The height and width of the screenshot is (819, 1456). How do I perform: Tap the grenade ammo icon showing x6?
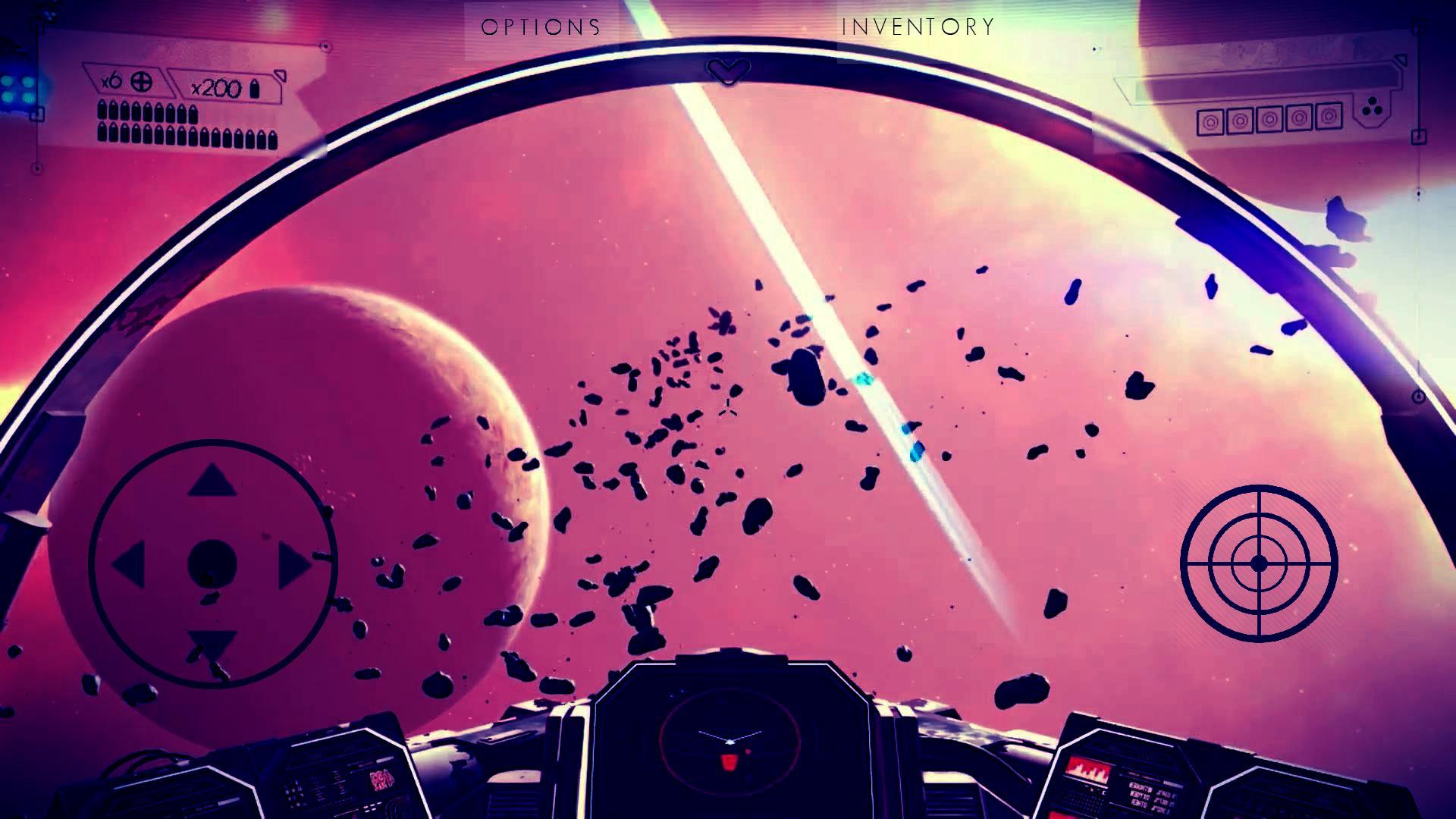coord(141,81)
